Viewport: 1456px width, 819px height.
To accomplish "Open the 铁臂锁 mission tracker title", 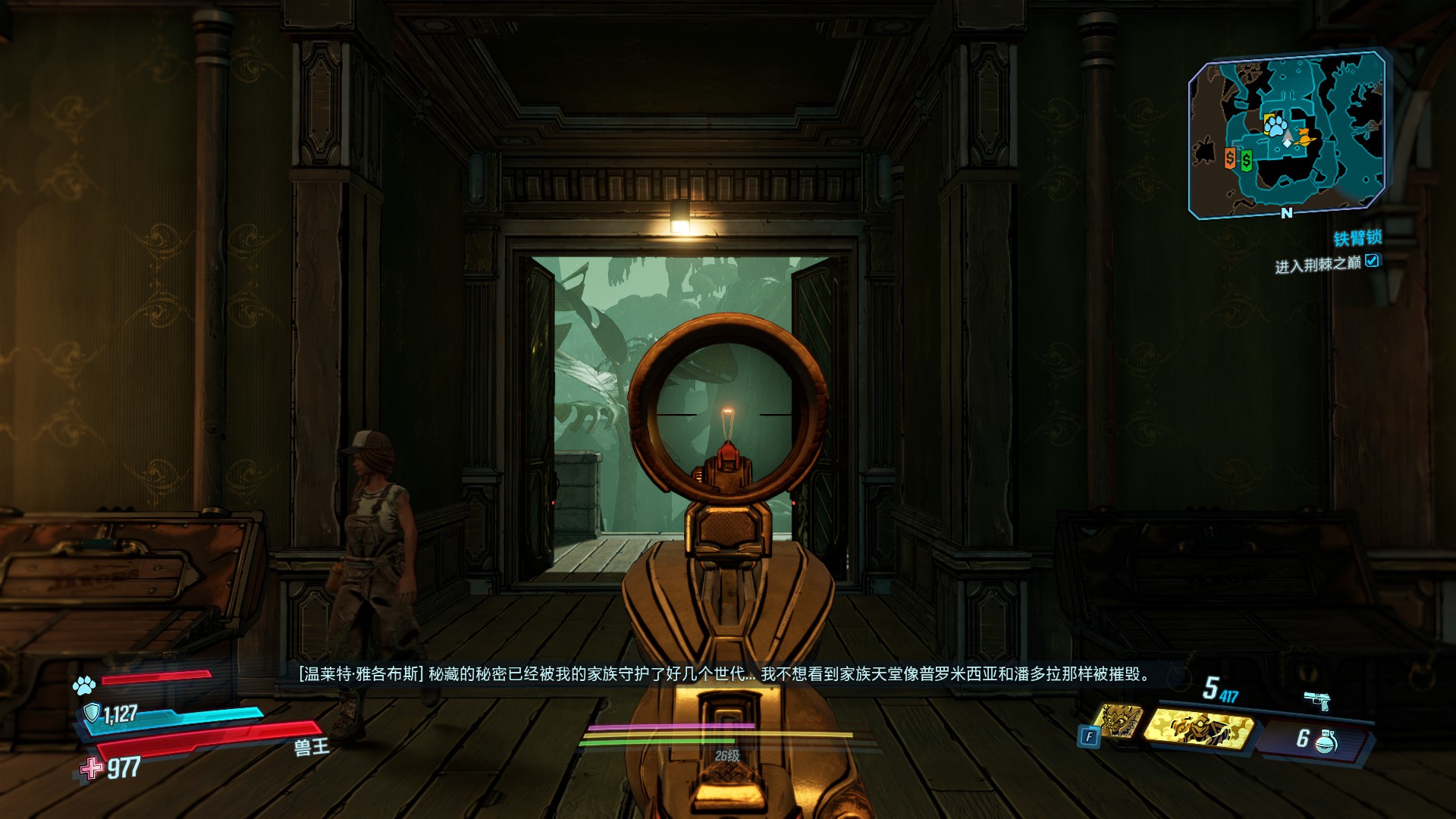I will pos(1357,238).
